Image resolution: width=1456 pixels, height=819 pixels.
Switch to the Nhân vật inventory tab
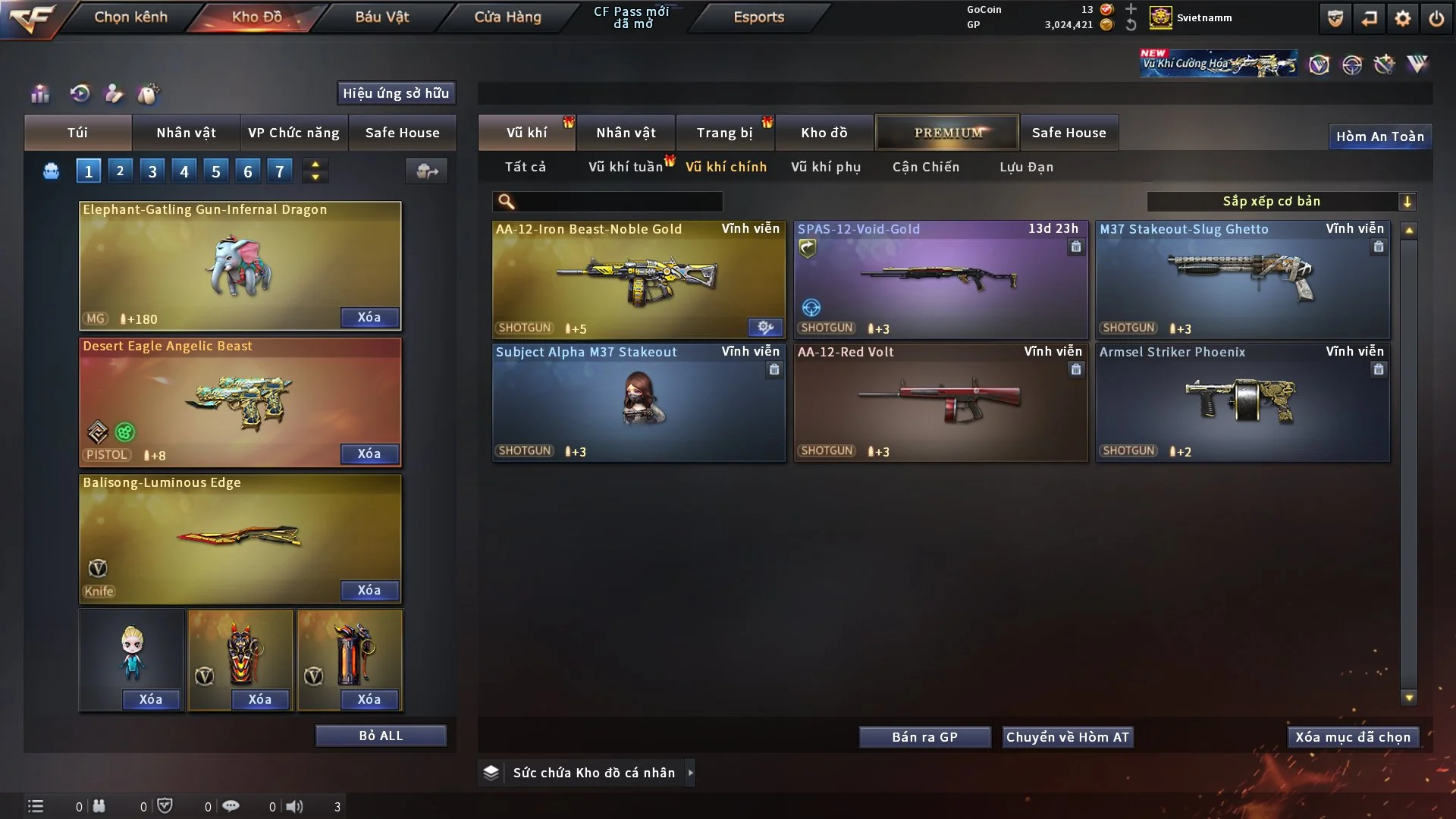click(x=626, y=133)
